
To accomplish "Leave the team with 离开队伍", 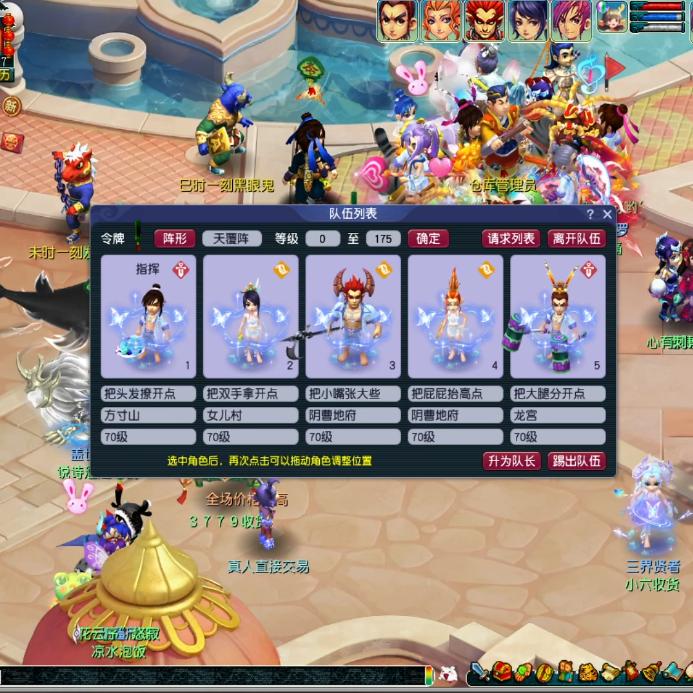I will (x=577, y=238).
